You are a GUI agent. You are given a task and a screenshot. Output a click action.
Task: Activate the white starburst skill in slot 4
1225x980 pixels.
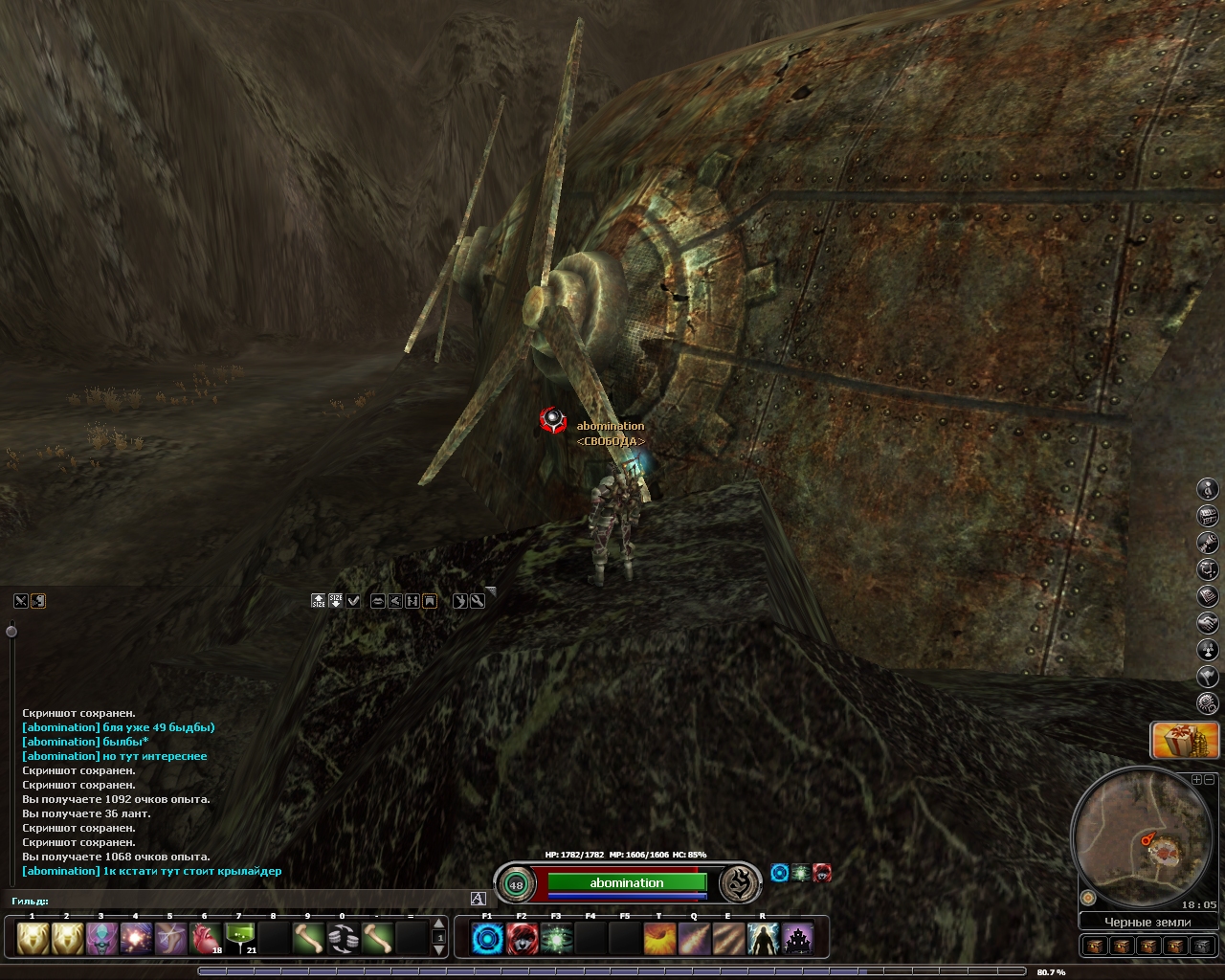pyautogui.click(x=136, y=939)
